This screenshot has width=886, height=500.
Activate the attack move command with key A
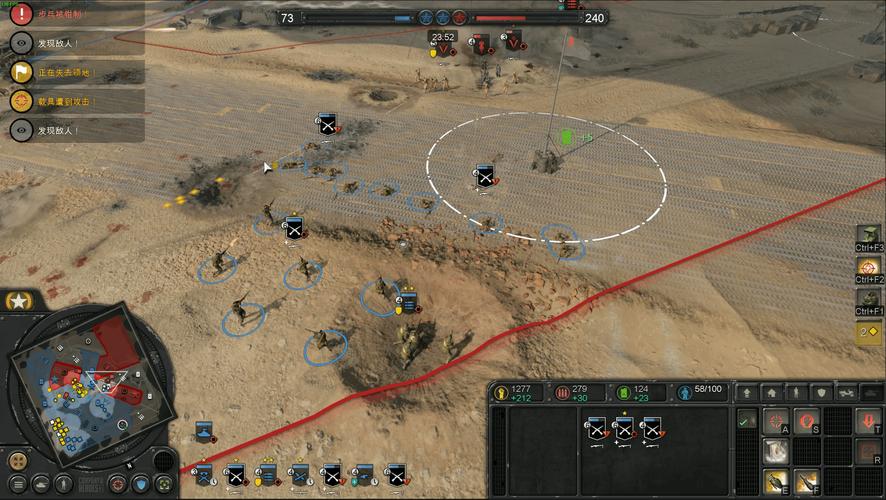(777, 422)
